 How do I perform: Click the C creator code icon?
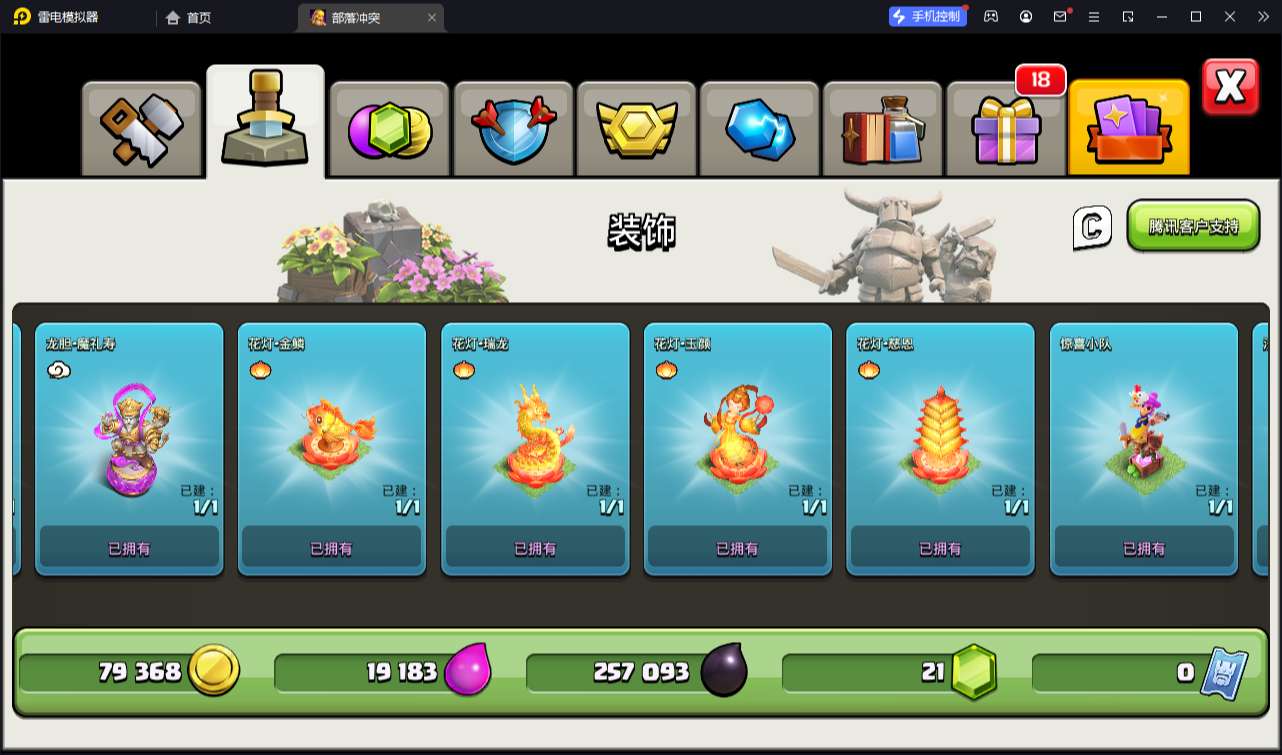tap(1092, 227)
